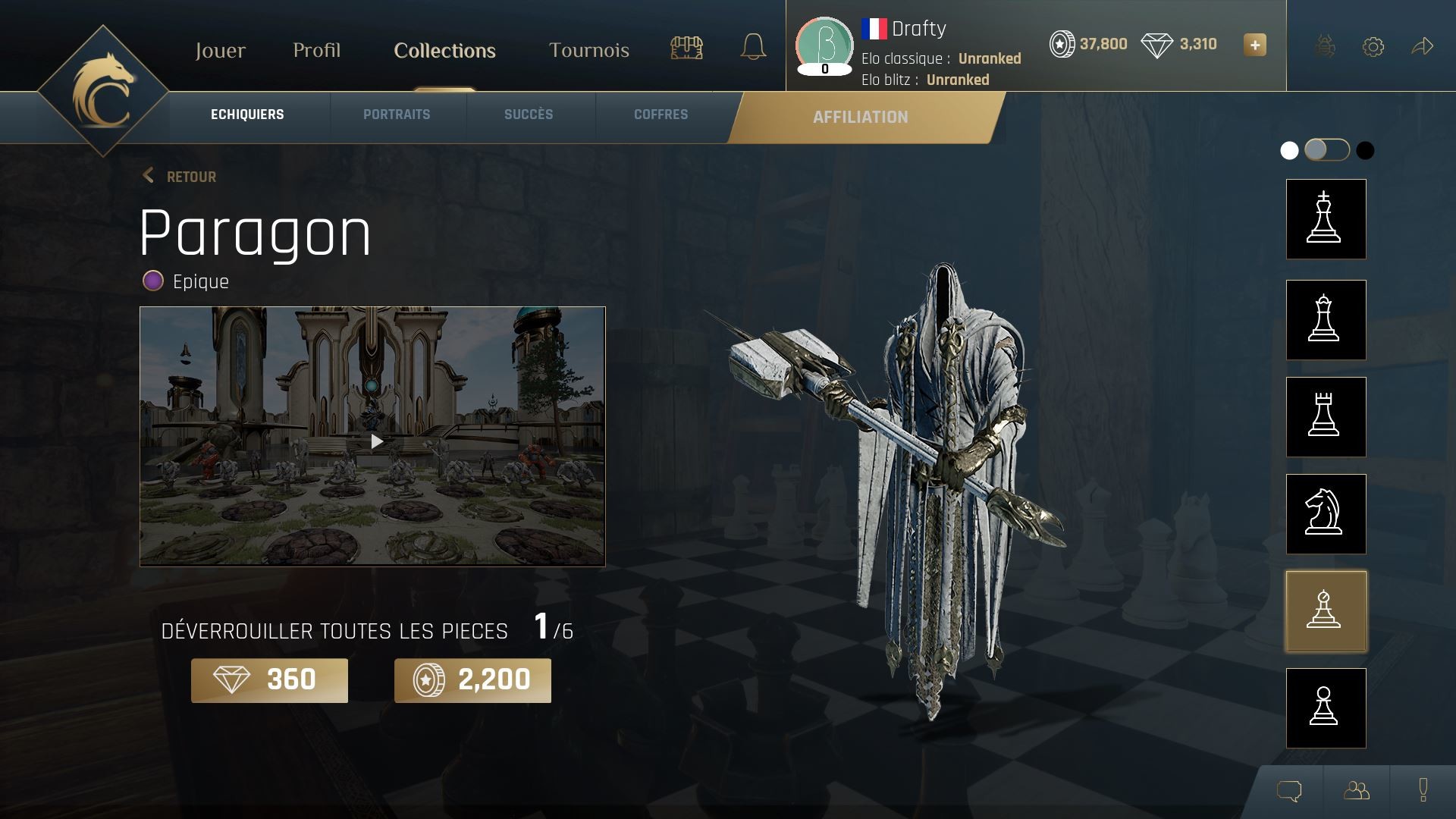This screenshot has height=819, width=1456.
Task: Select the pawn piece in the sidebar
Action: pyautogui.click(x=1325, y=708)
